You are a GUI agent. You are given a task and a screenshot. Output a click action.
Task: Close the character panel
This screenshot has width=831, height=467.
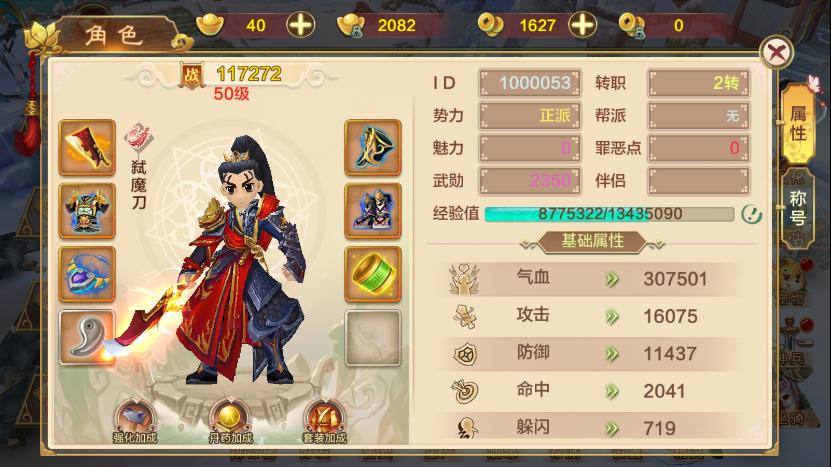click(776, 52)
